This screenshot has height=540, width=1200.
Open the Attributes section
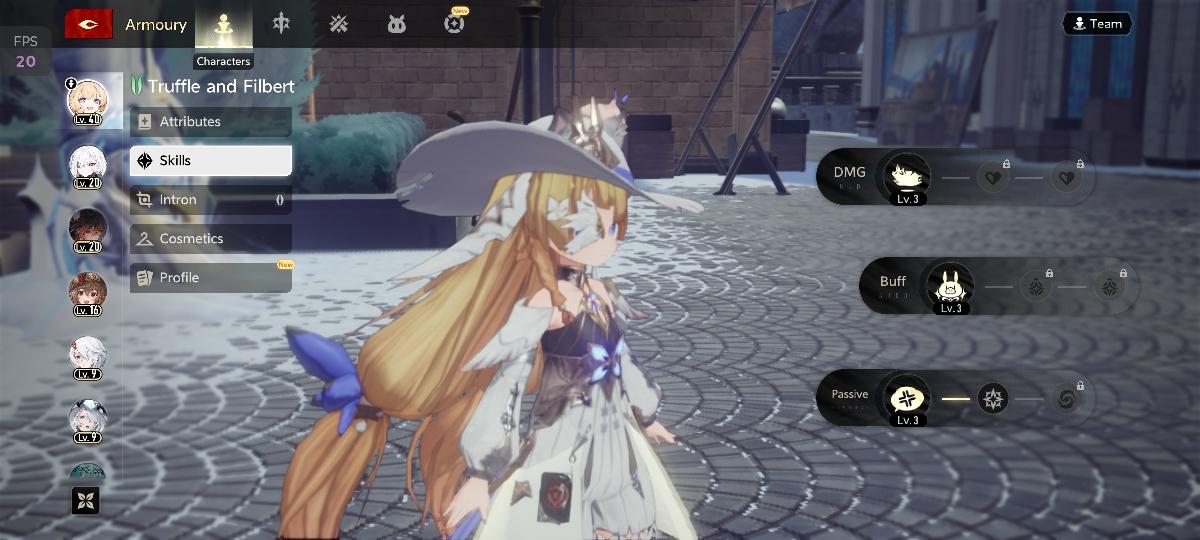(210, 122)
